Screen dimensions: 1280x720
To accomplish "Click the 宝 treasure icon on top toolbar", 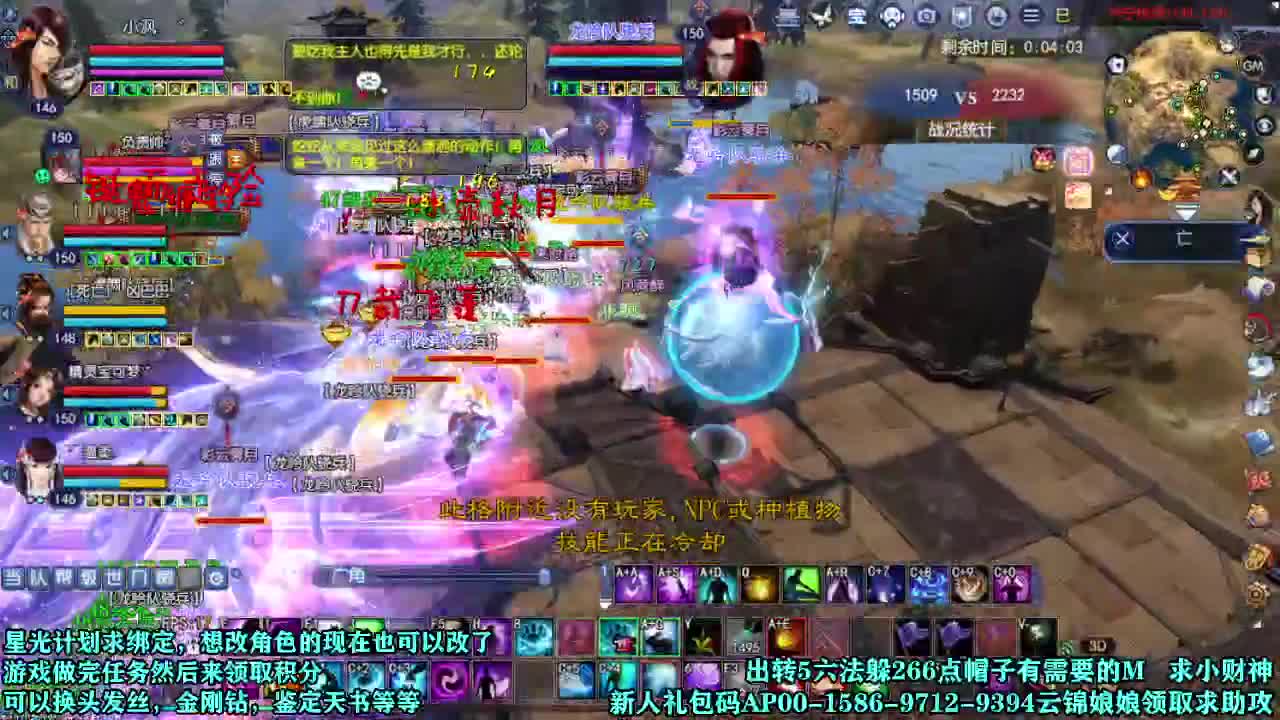I will (856, 17).
